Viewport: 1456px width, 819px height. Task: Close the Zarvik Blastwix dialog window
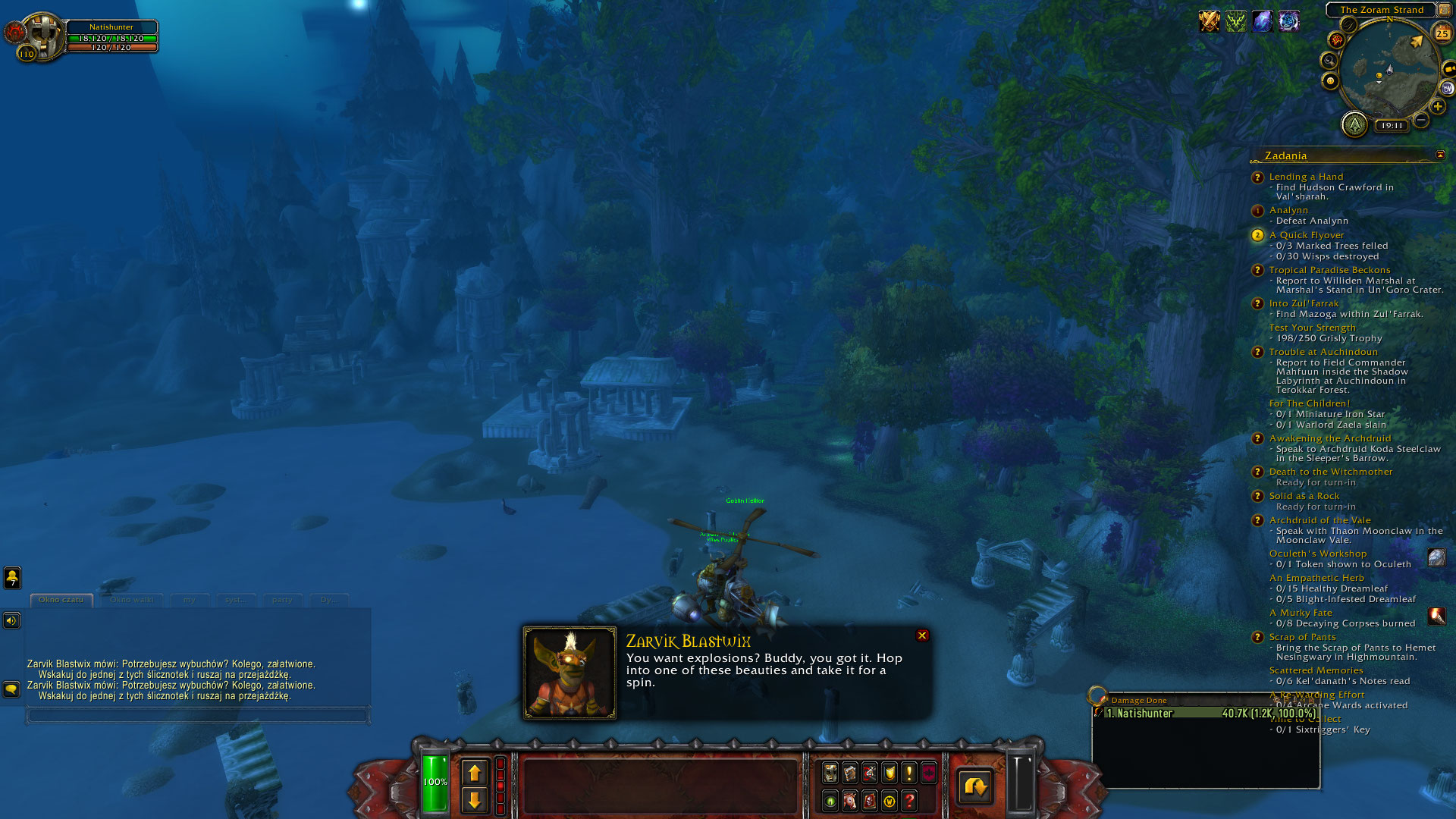coord(923,635)
